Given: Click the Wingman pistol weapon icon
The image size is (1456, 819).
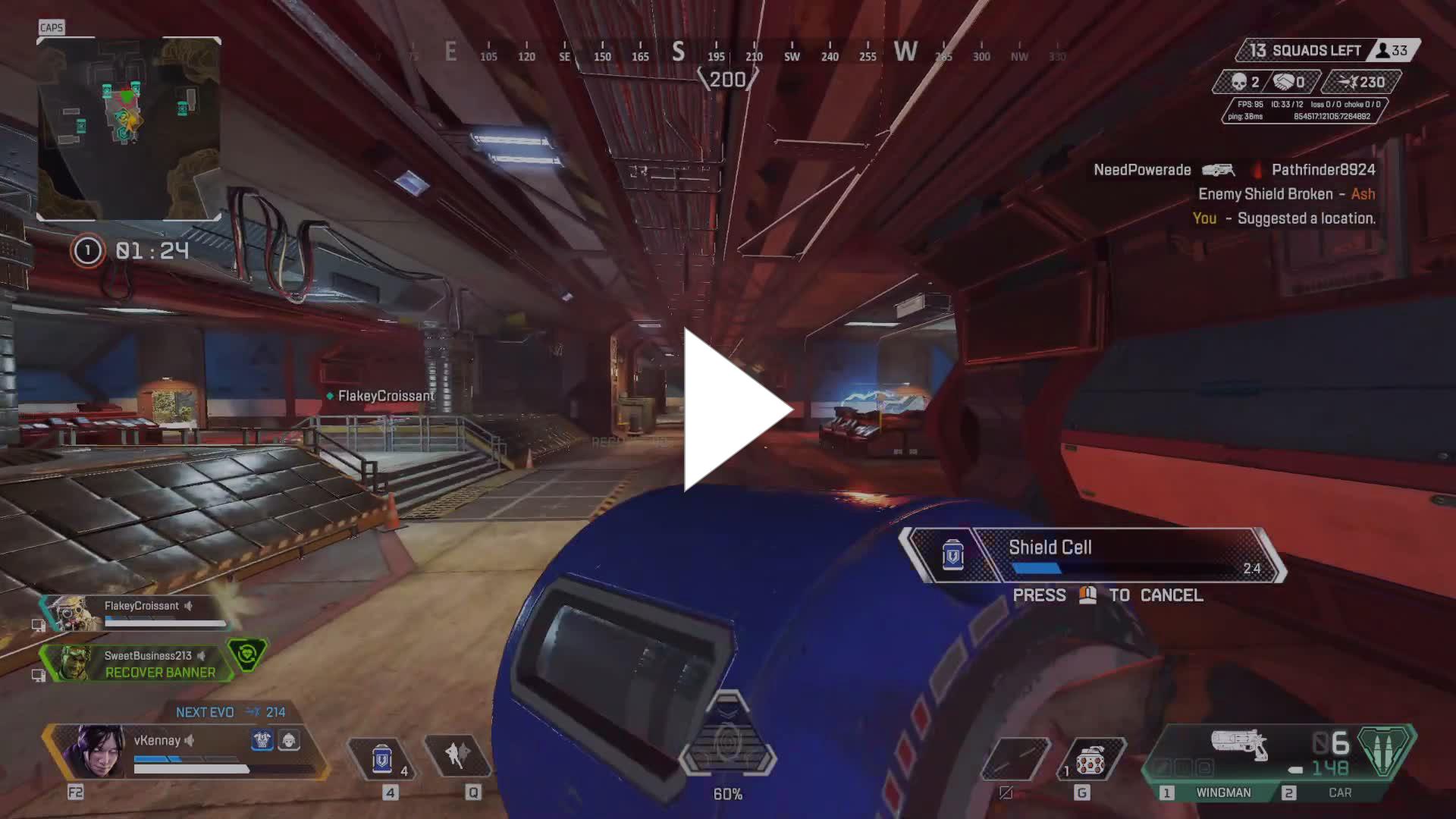Looking at the screenshot, I should pos(1239,744).
